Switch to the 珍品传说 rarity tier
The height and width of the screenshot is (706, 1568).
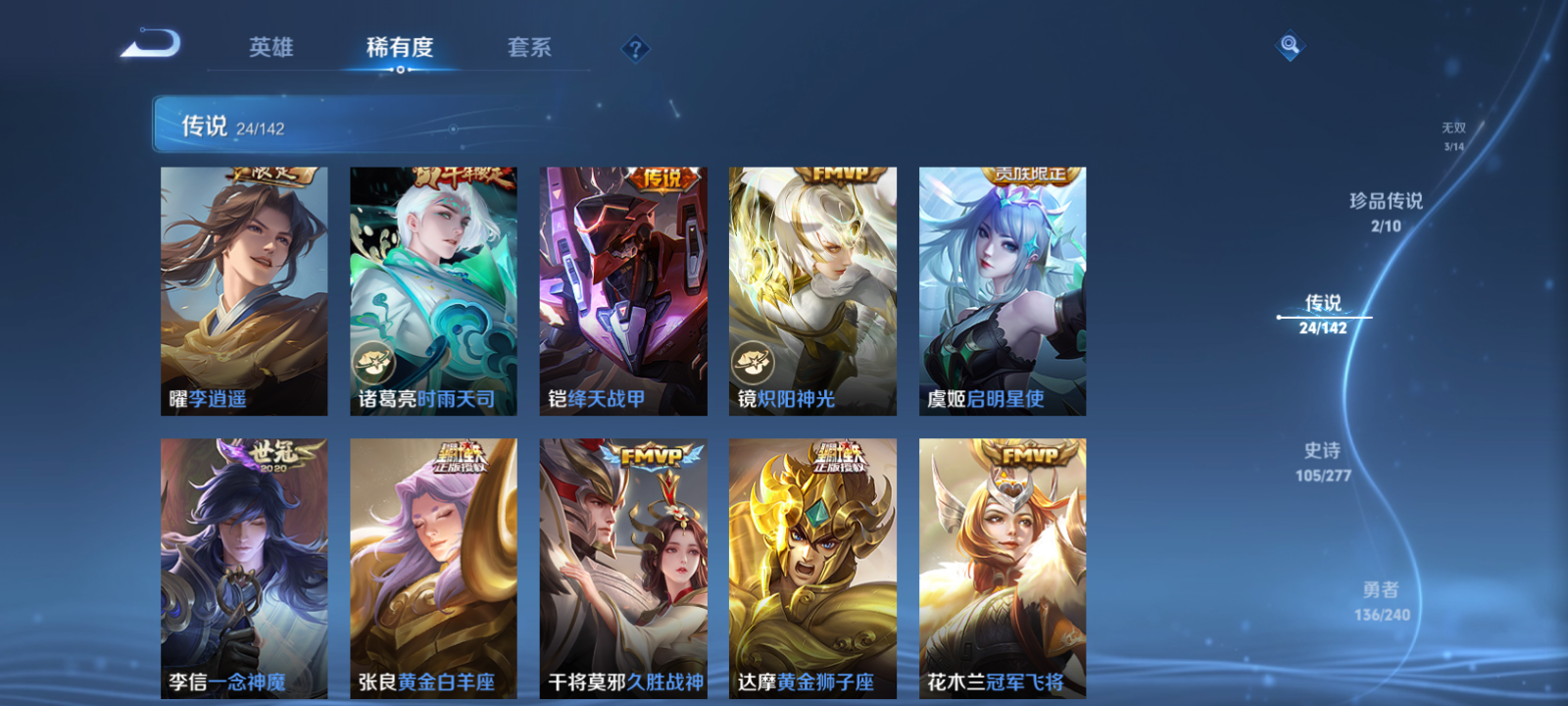click(x=1389, y=207)
